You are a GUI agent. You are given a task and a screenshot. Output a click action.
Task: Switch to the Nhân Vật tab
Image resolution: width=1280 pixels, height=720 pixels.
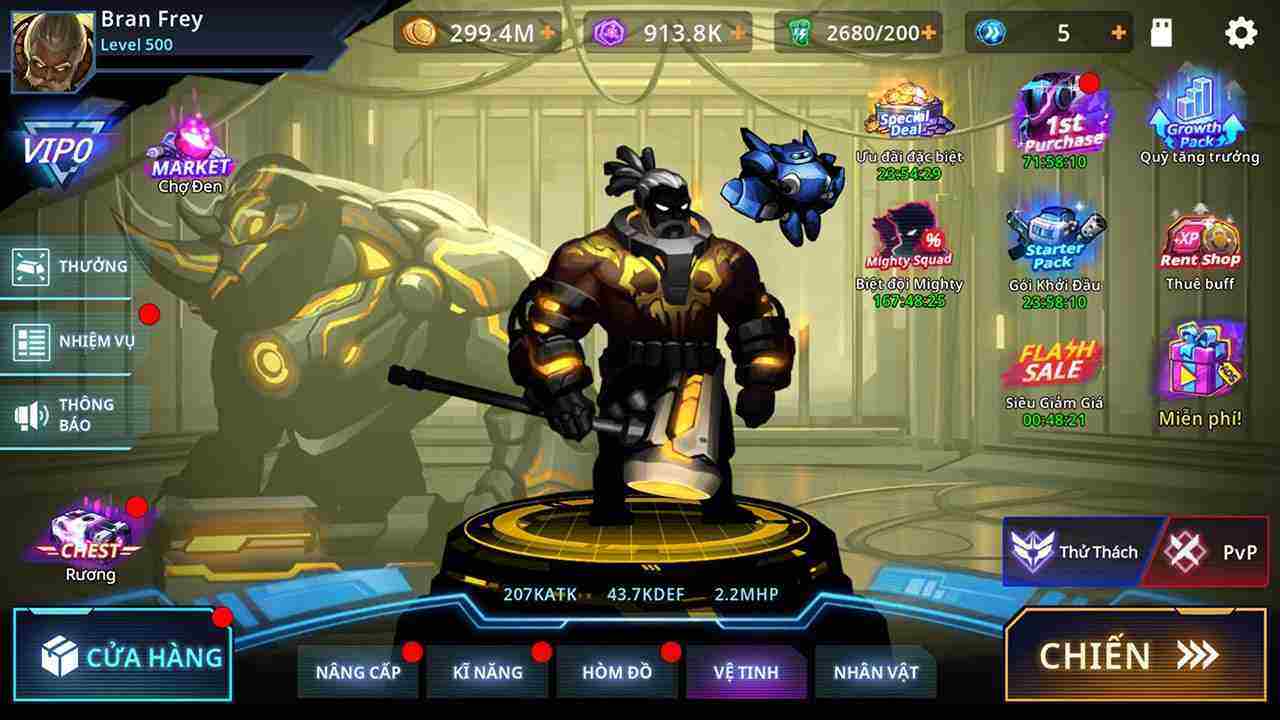(x=875, y=672)
